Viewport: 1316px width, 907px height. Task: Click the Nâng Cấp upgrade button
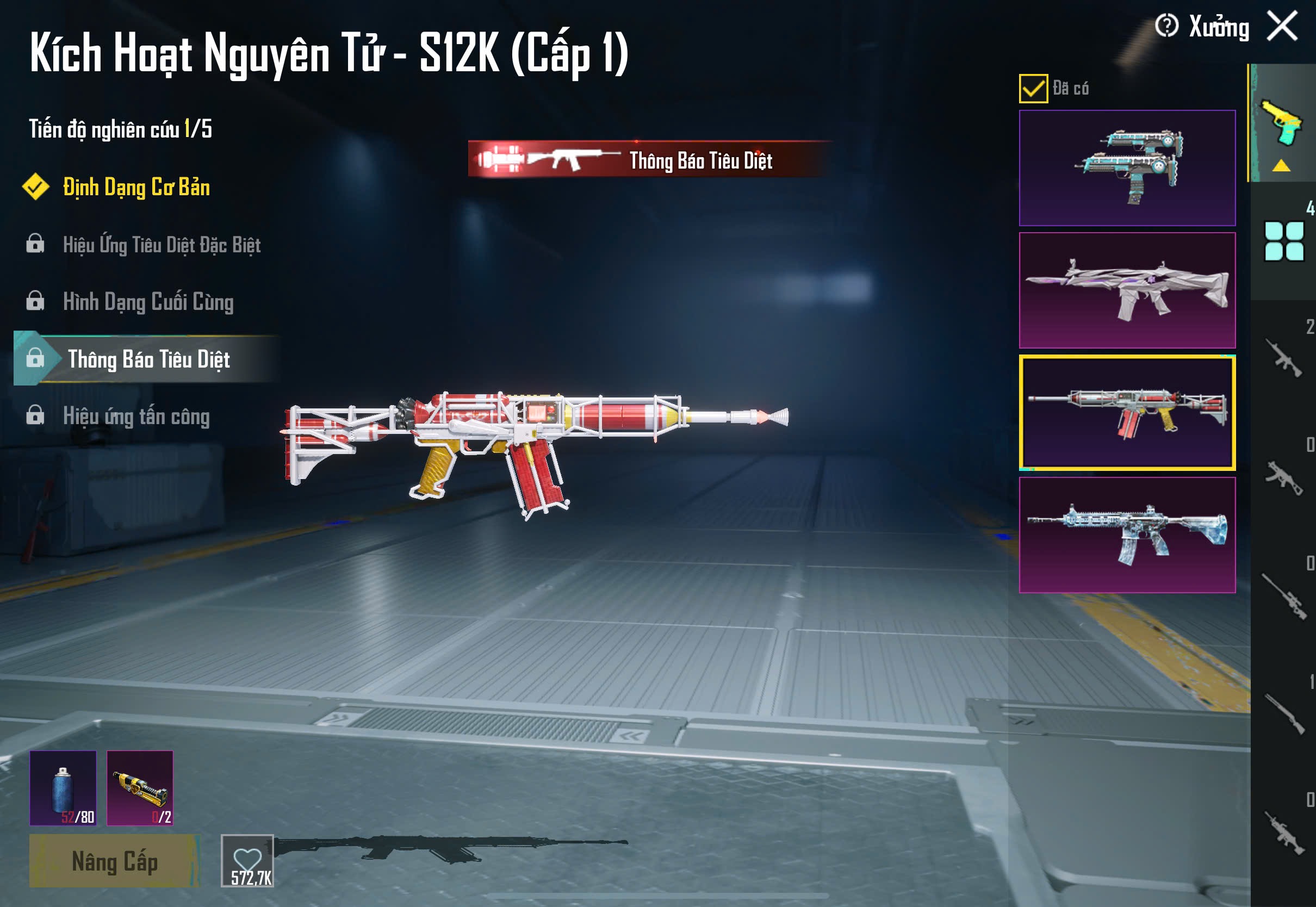(x=114, y=861)
